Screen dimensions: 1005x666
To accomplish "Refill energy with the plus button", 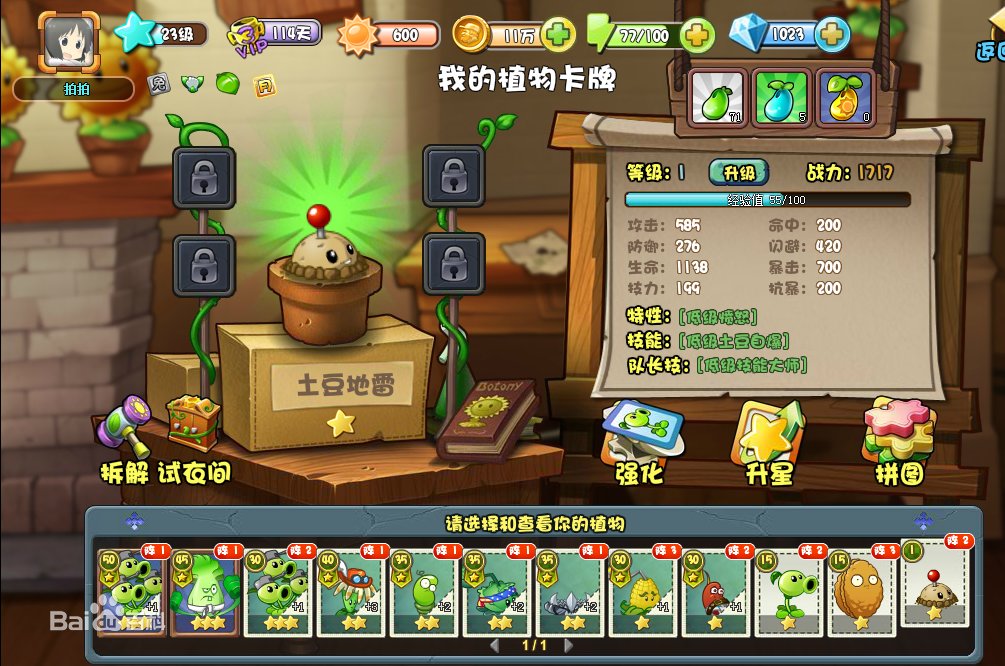I will tap(697, 35).
